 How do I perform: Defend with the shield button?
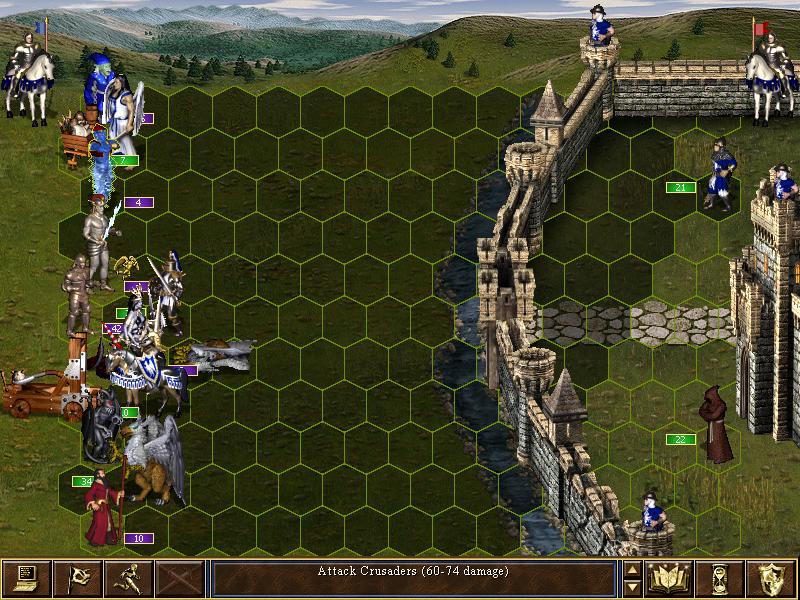point(772,578)
